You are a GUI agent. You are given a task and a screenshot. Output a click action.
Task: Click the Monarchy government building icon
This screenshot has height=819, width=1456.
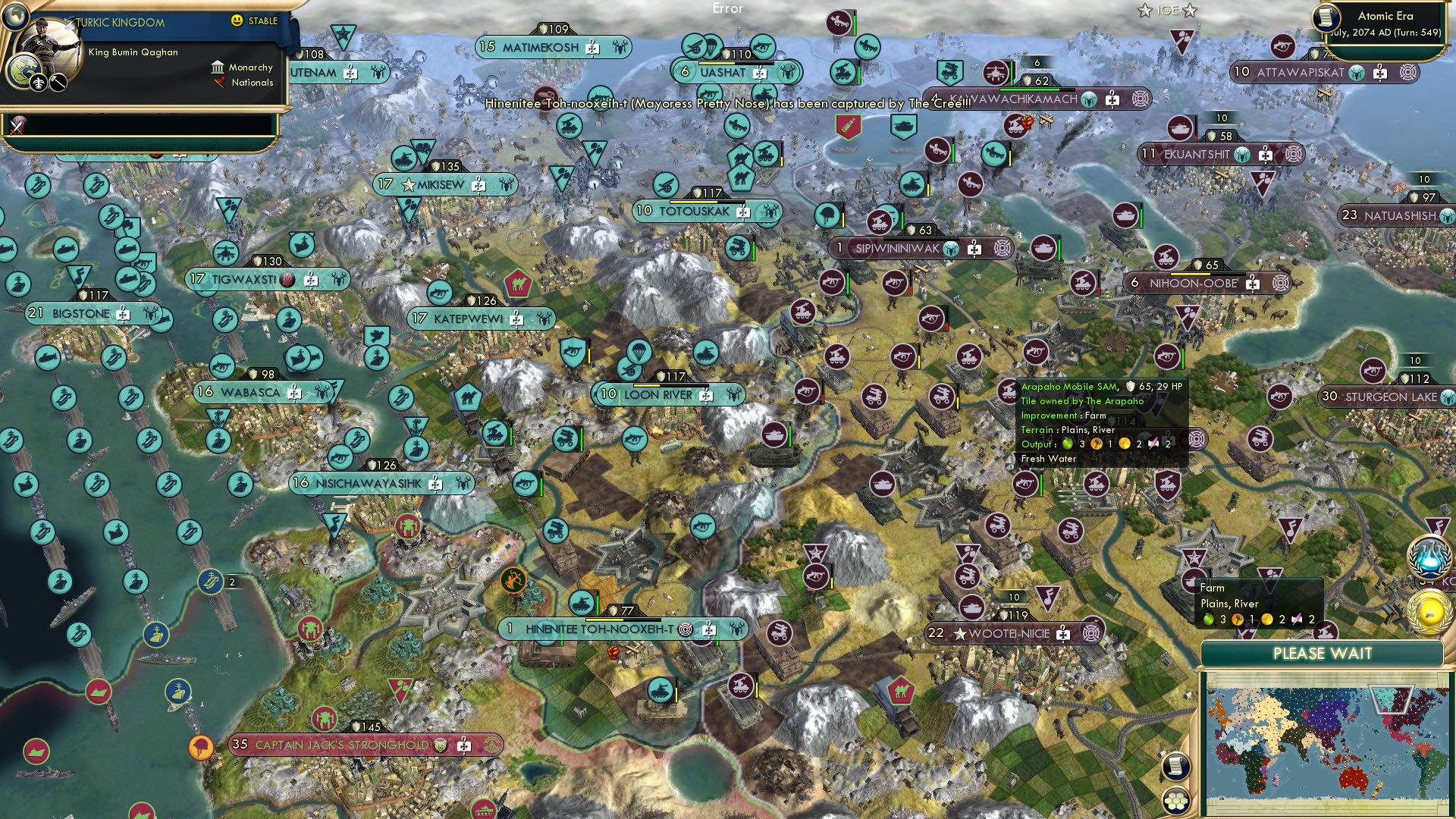coord(218,67)
